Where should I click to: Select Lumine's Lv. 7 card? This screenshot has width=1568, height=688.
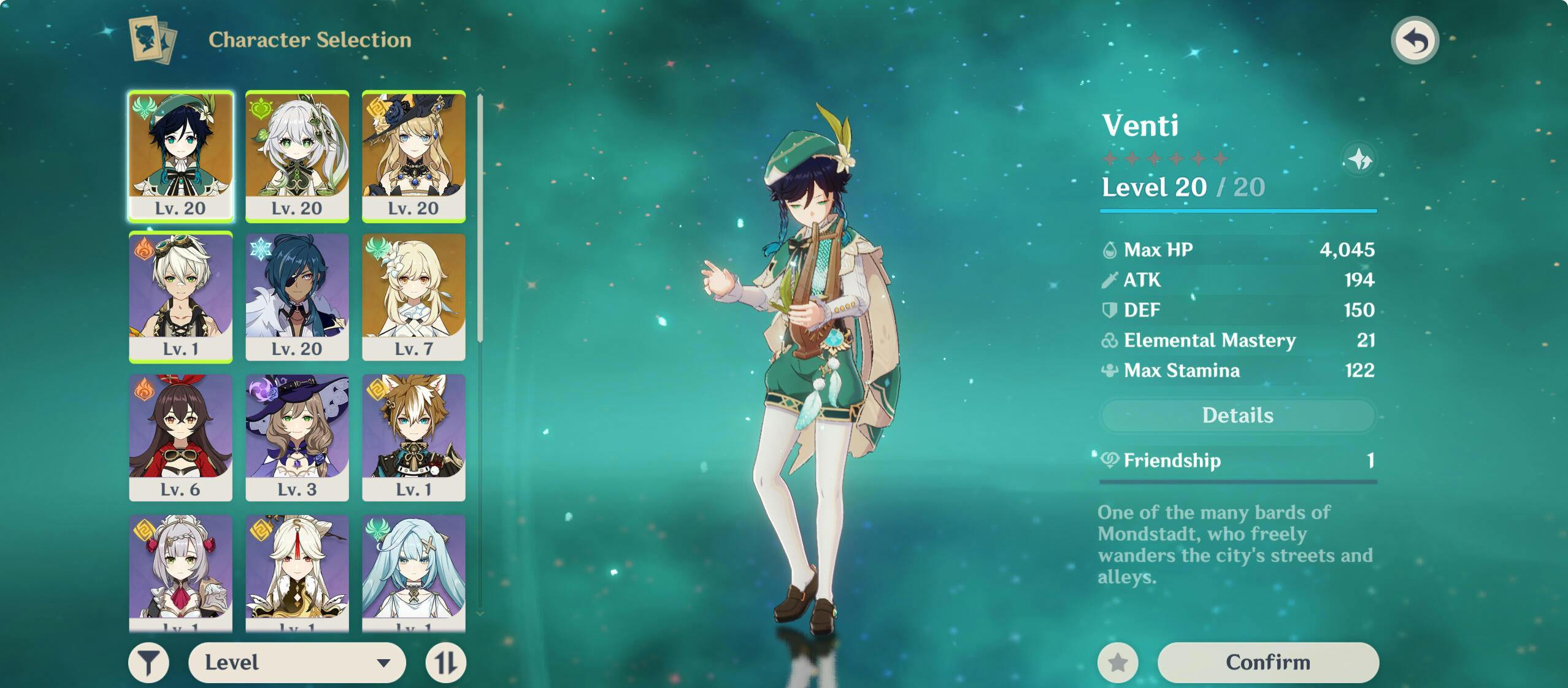tap(413, 297)
